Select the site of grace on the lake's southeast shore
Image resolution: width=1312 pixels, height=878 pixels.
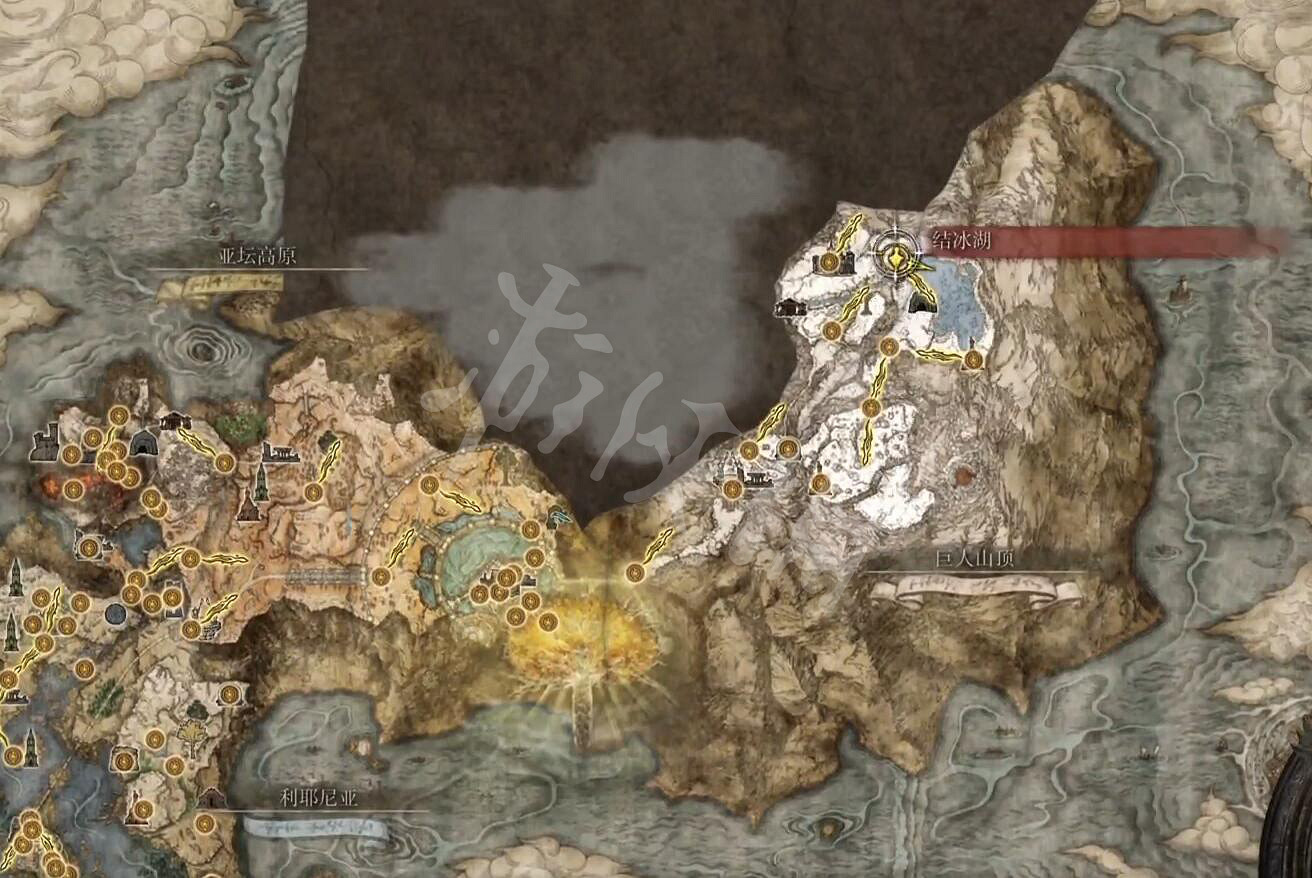coord(973,358)
